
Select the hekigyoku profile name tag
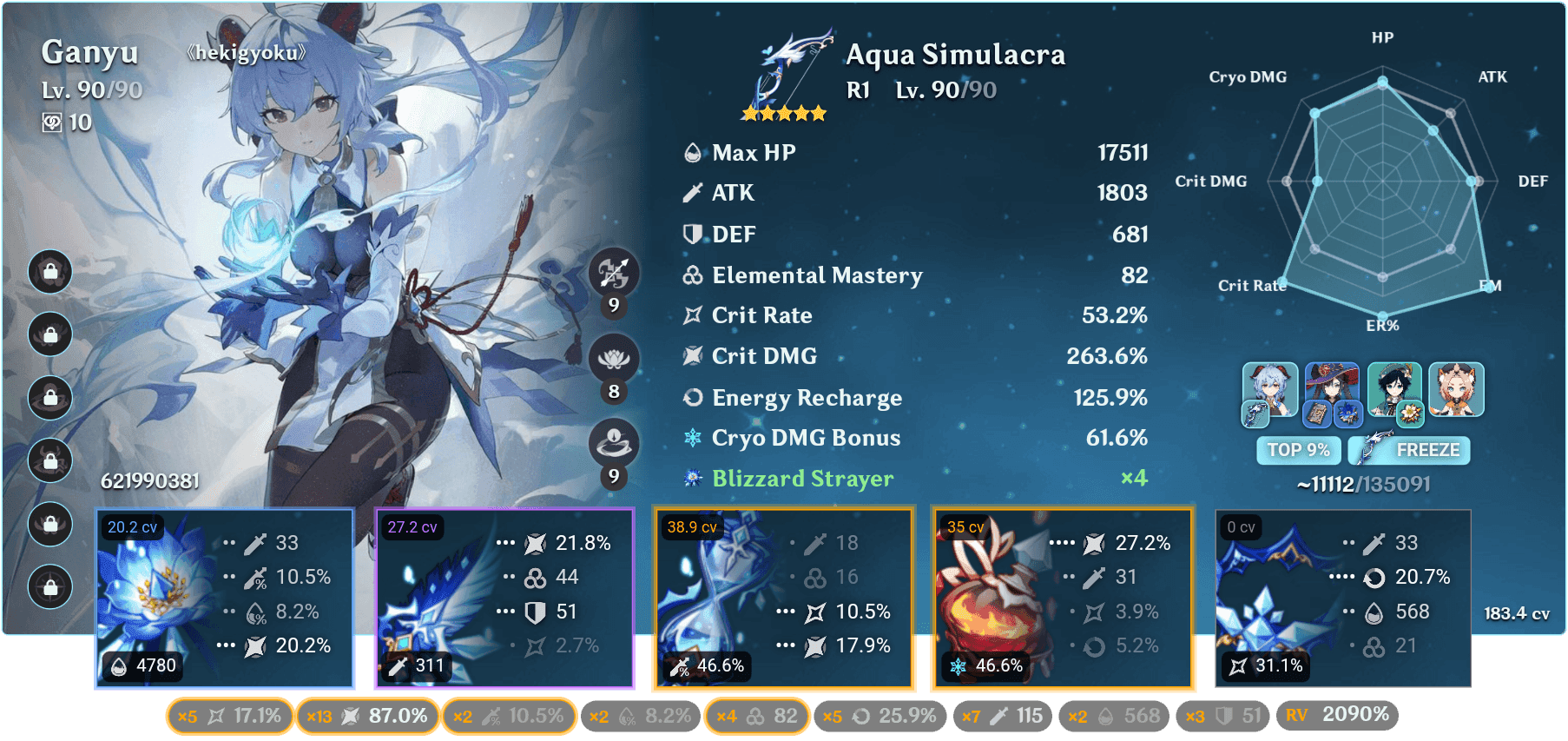click(x=246, y=53)
